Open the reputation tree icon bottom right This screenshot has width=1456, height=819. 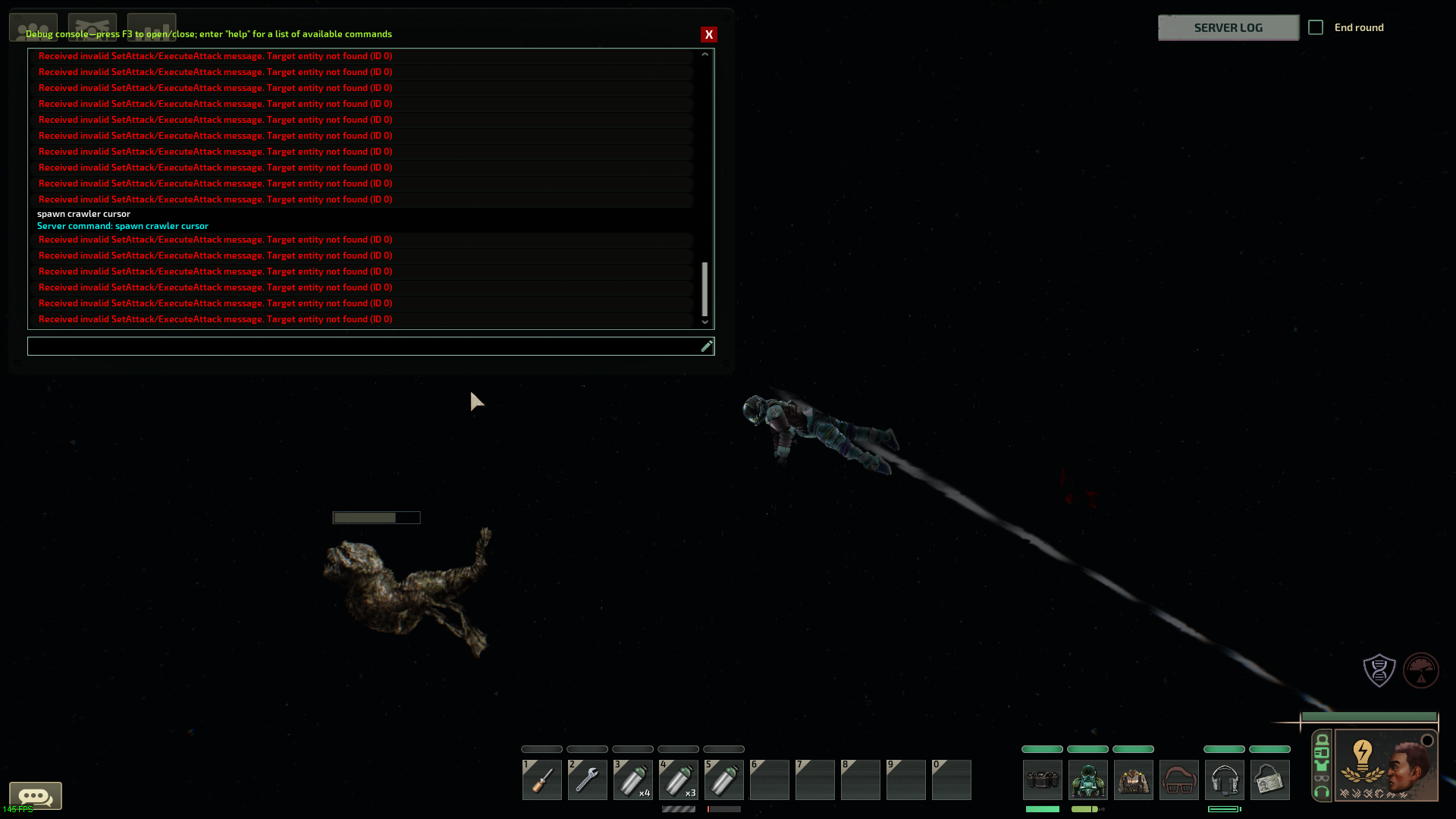[1421, 670]
